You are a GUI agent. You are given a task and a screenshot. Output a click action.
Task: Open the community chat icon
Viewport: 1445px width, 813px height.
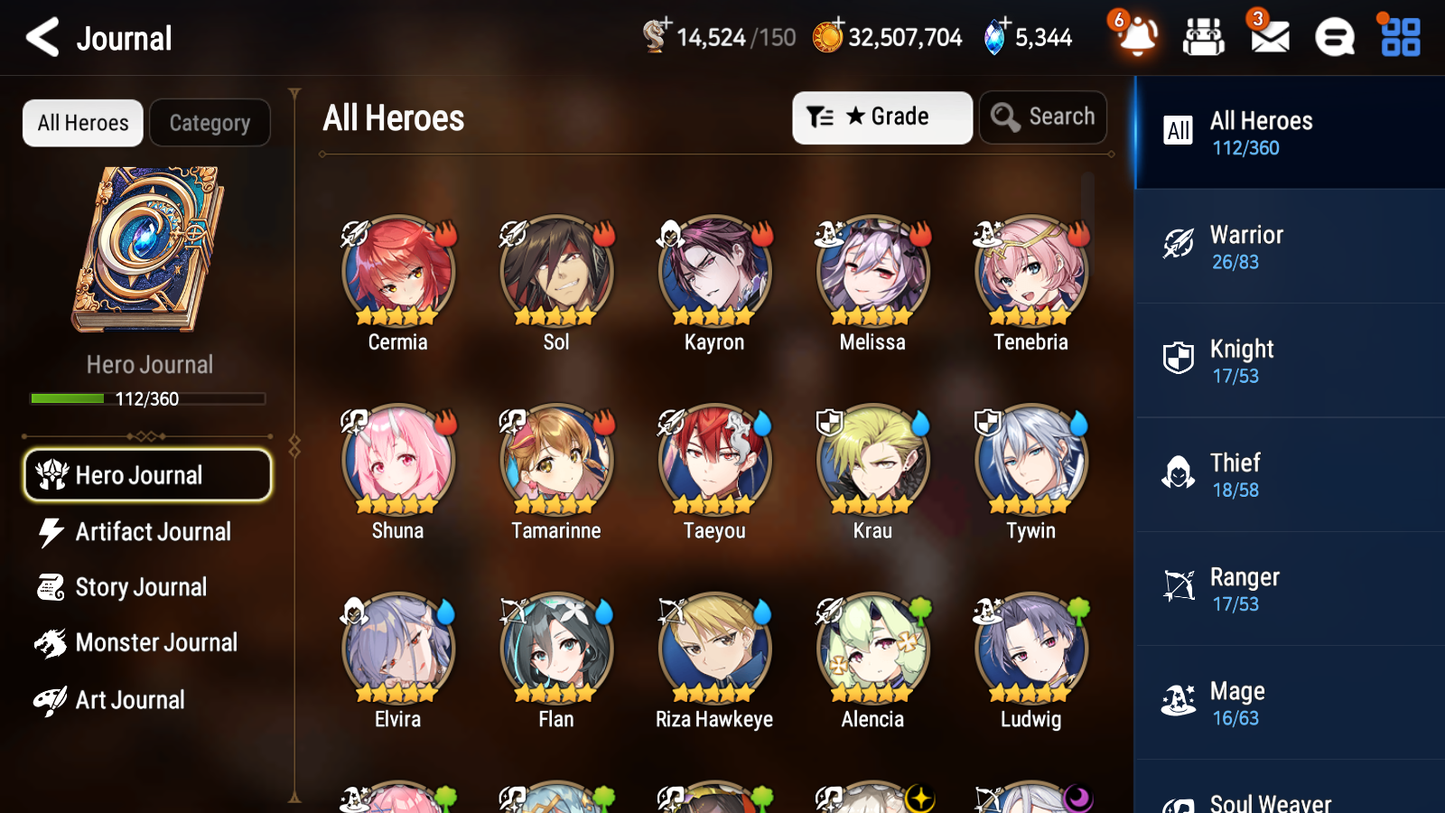click(x=1334, y=36)
